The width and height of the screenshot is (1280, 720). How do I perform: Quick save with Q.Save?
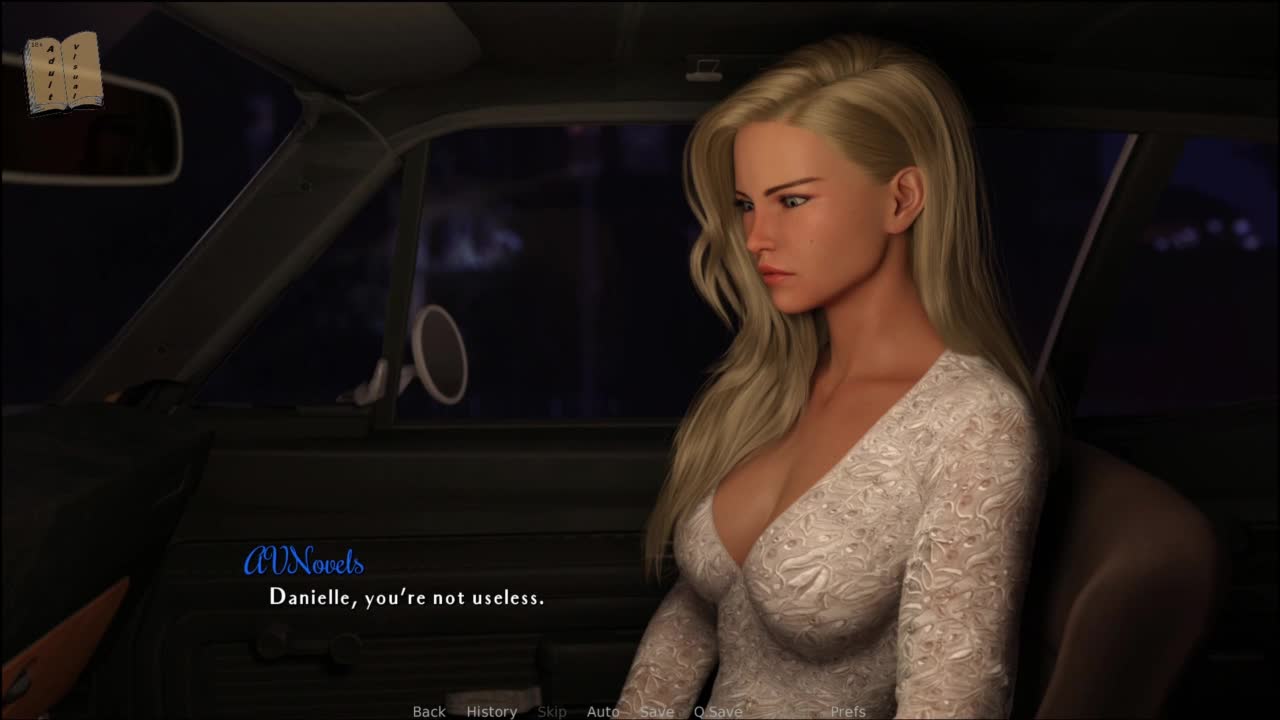[718, 711]
